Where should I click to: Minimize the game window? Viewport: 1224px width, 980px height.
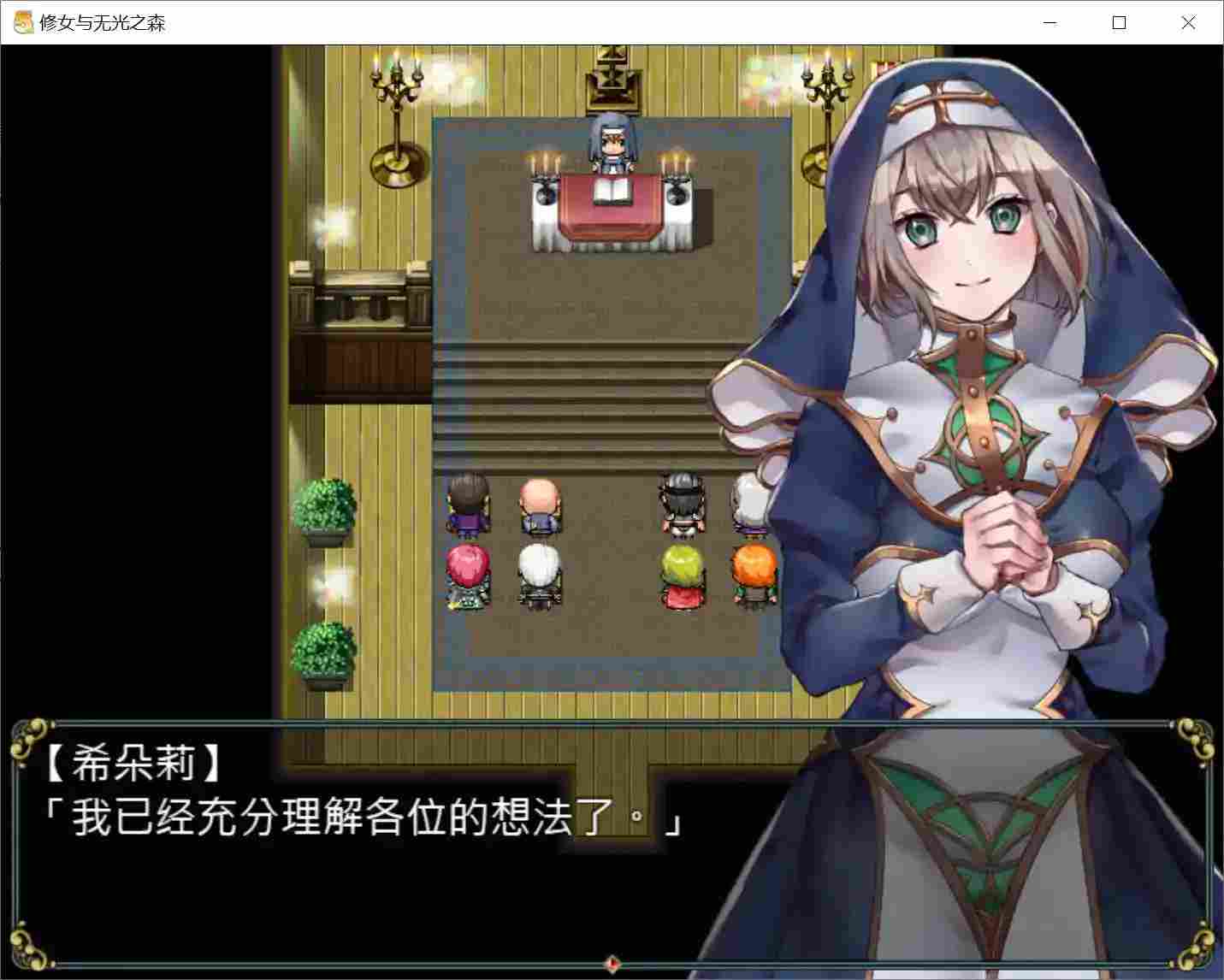[x=1050, y=23]
